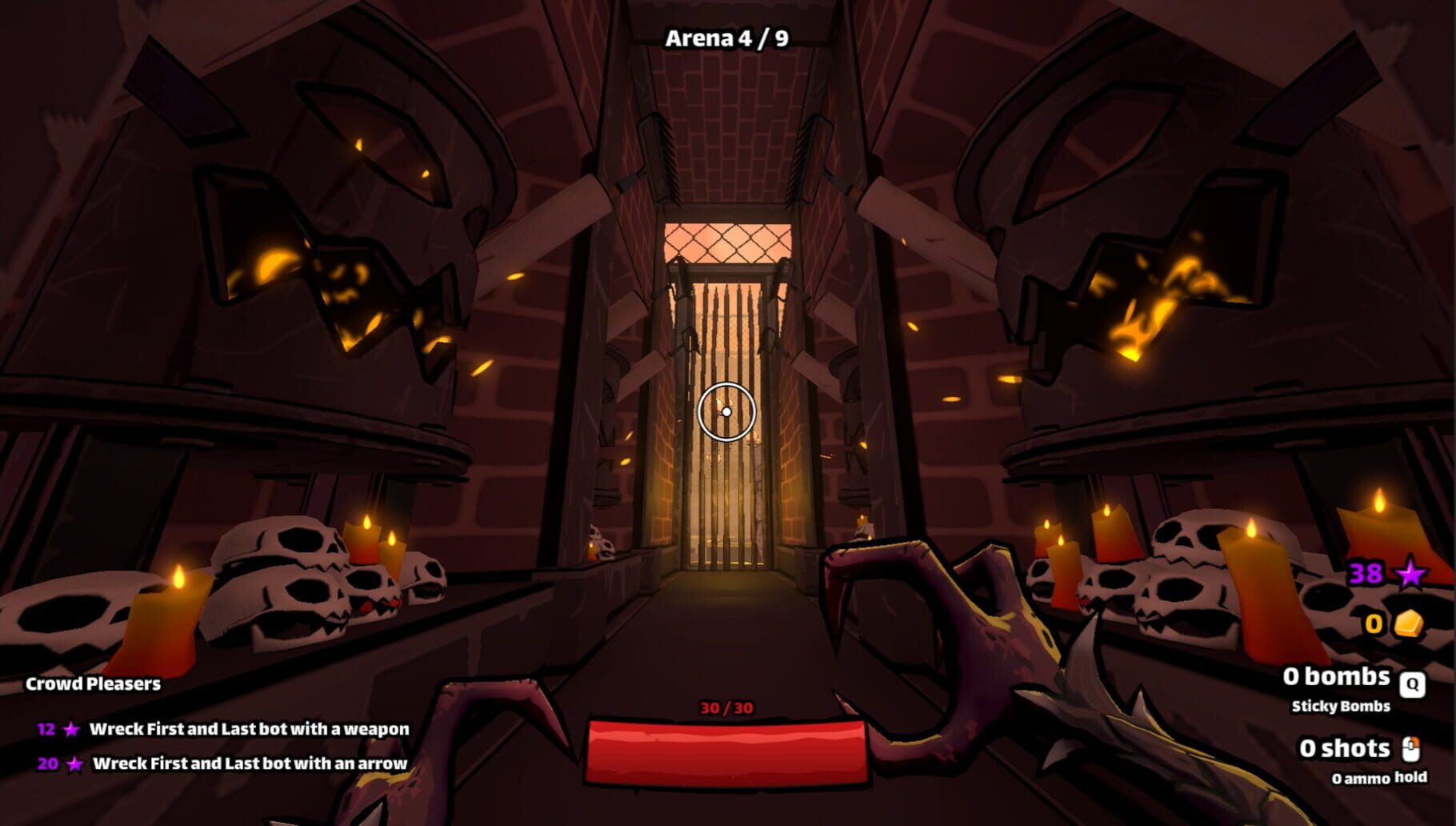Click the mouse button icon next to shots
Viewport: 1456px width, 826px height.
tap(1413, 748)
